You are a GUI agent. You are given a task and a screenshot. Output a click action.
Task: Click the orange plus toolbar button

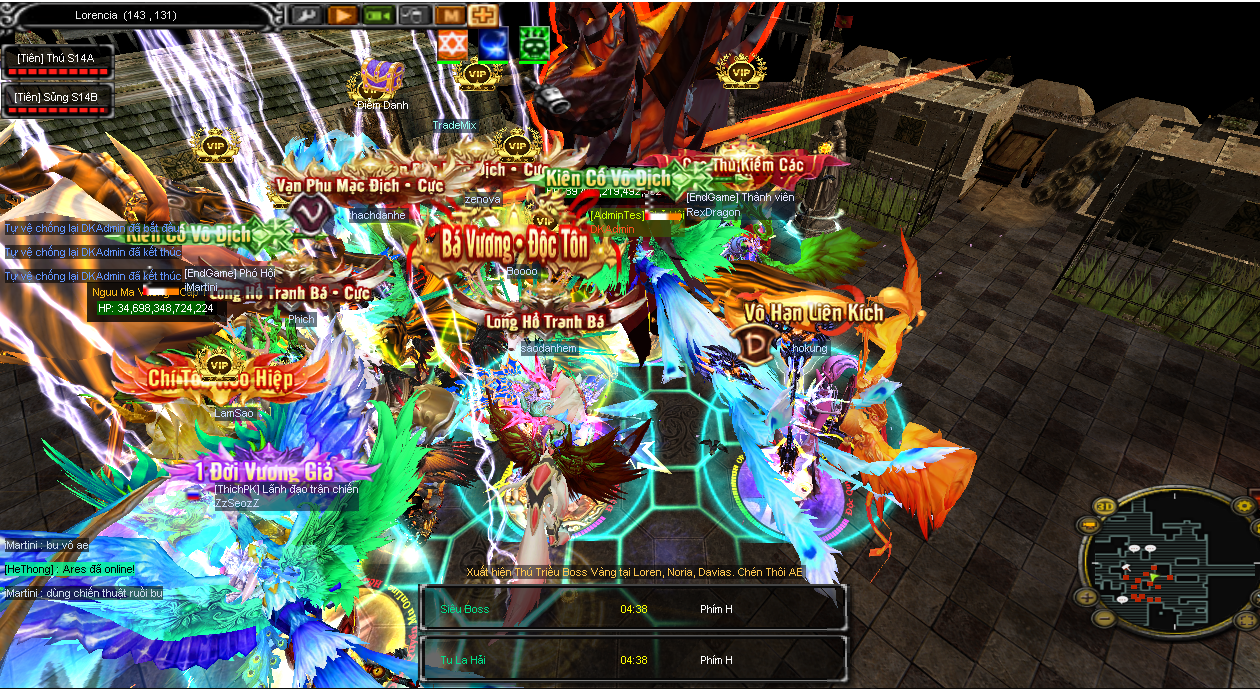point(484,15)
